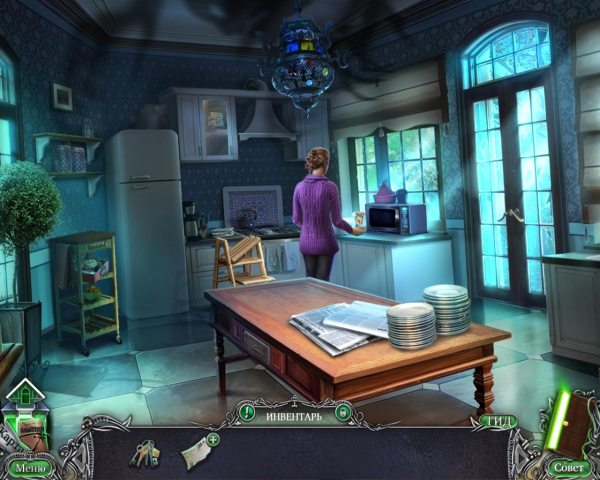The width and height of the screenshot is (600, 480).
Task: Open the Меню button
Action: point(29,467)
